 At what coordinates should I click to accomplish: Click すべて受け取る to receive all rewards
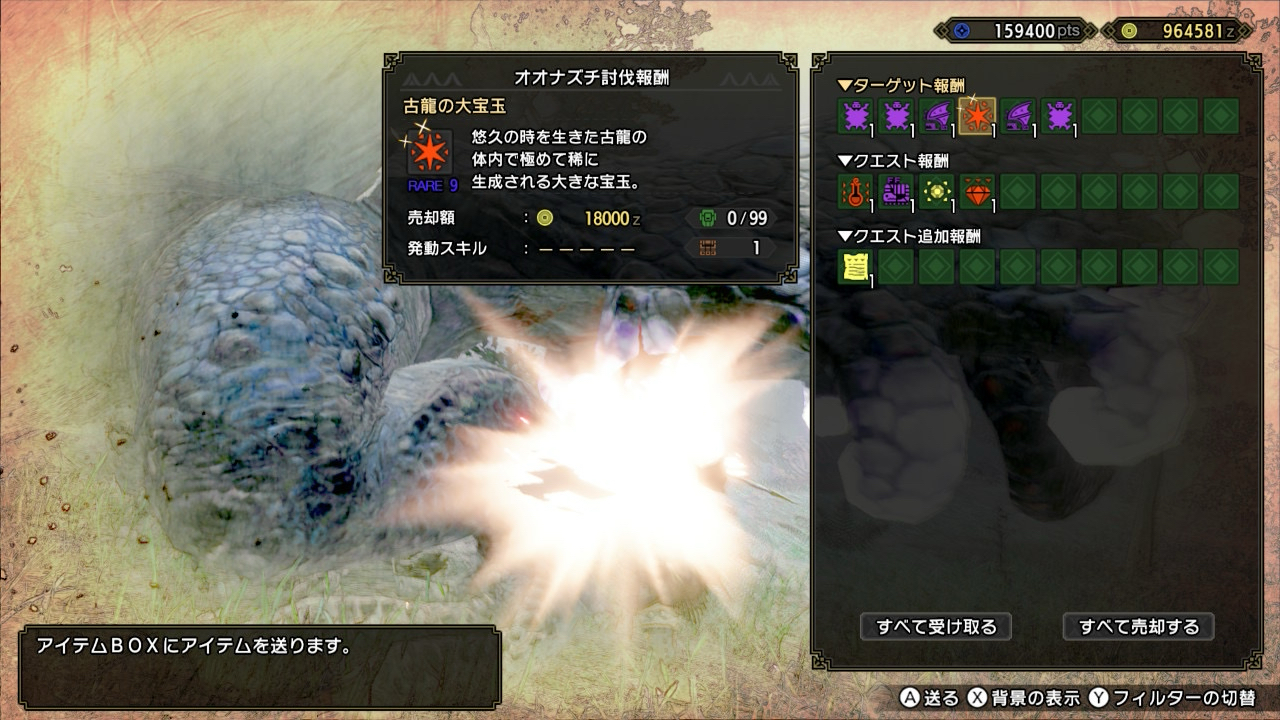[936, 627]
